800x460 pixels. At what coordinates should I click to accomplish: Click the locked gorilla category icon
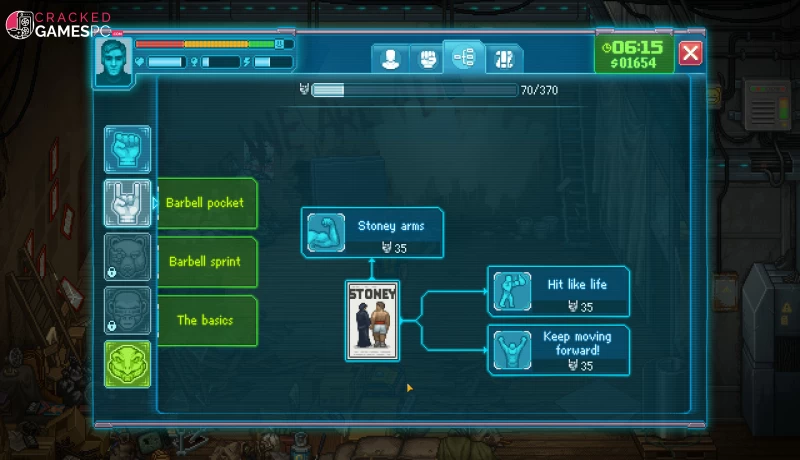click(x=128, y=311)
